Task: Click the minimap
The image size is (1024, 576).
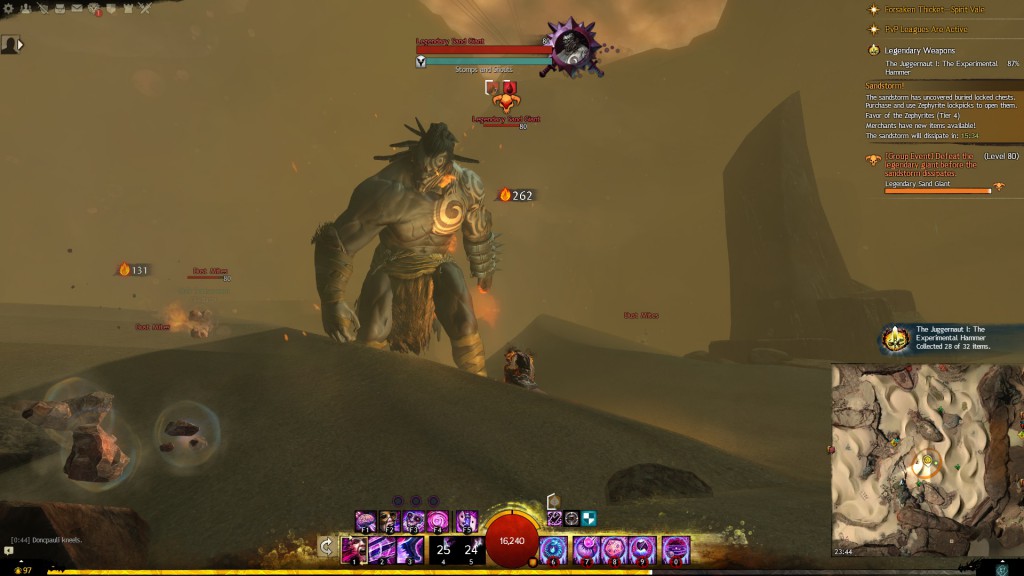Action: pos(927,460)
